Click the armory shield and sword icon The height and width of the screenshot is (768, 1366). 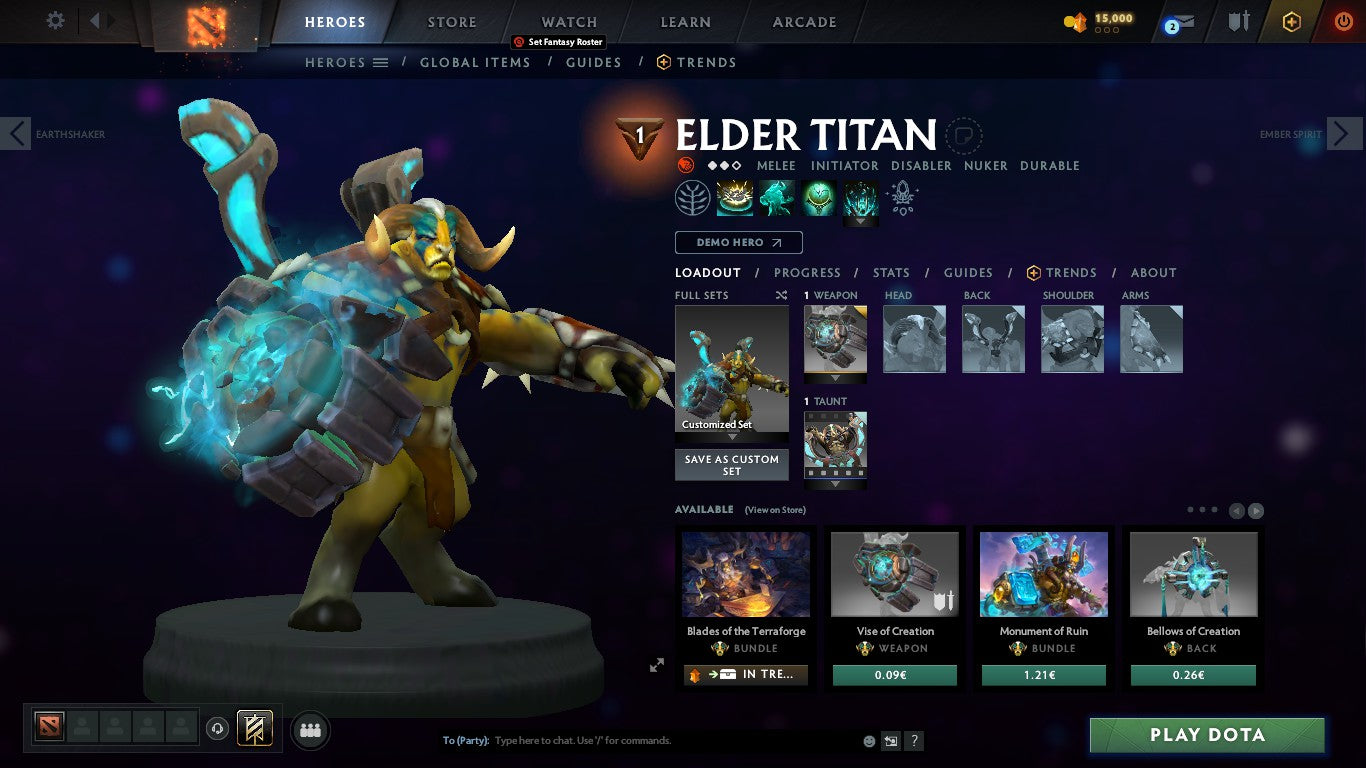coord(1237,22)
